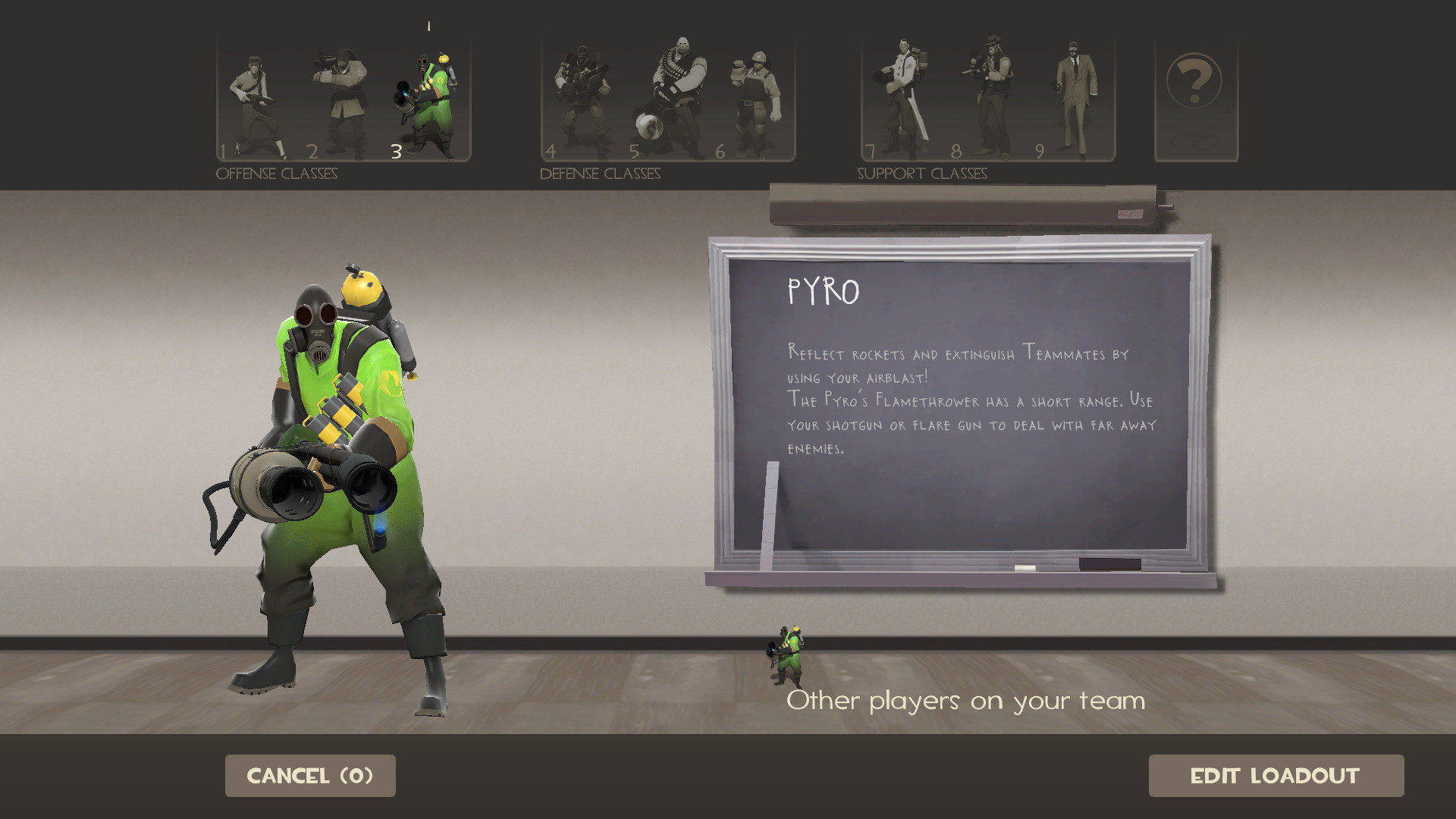The width and height of the screenshot is (1456, 819).
Task: Click the Defense Classes group label
Action: (x=600, y=173)
